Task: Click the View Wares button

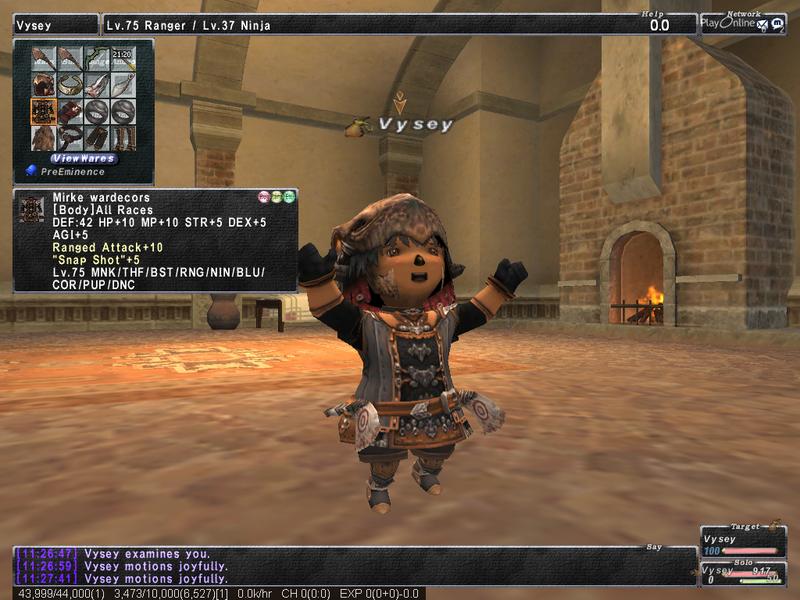Action: coord(84,158)
